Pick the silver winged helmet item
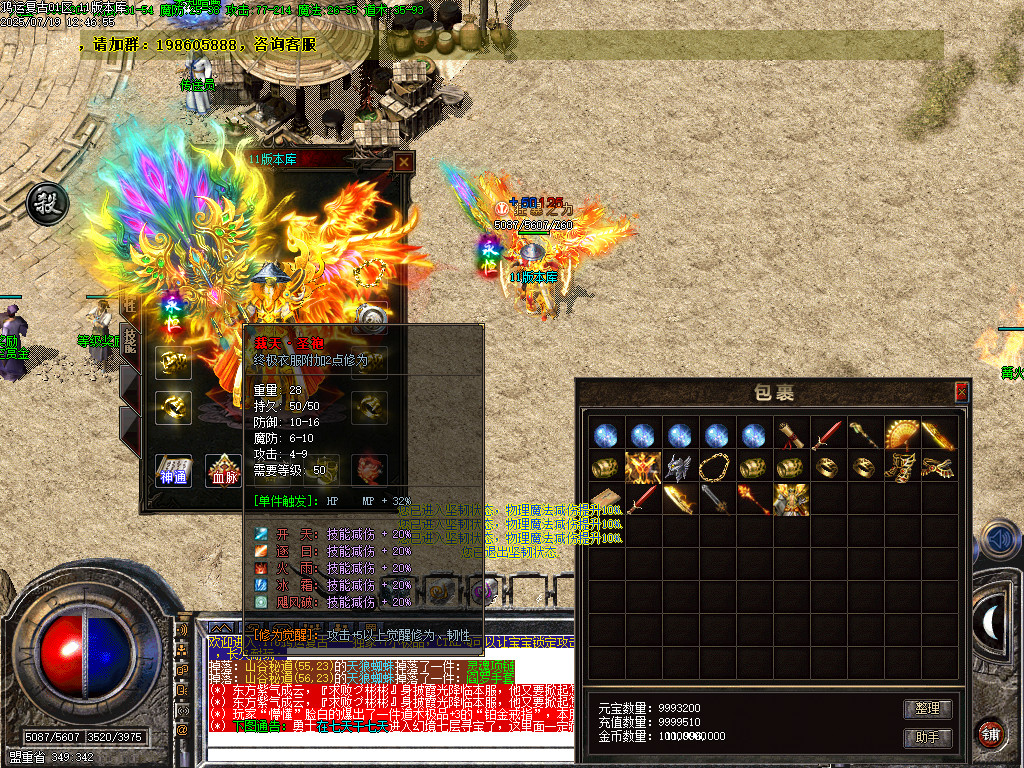The image size is (1024, 768). (680, 467)
